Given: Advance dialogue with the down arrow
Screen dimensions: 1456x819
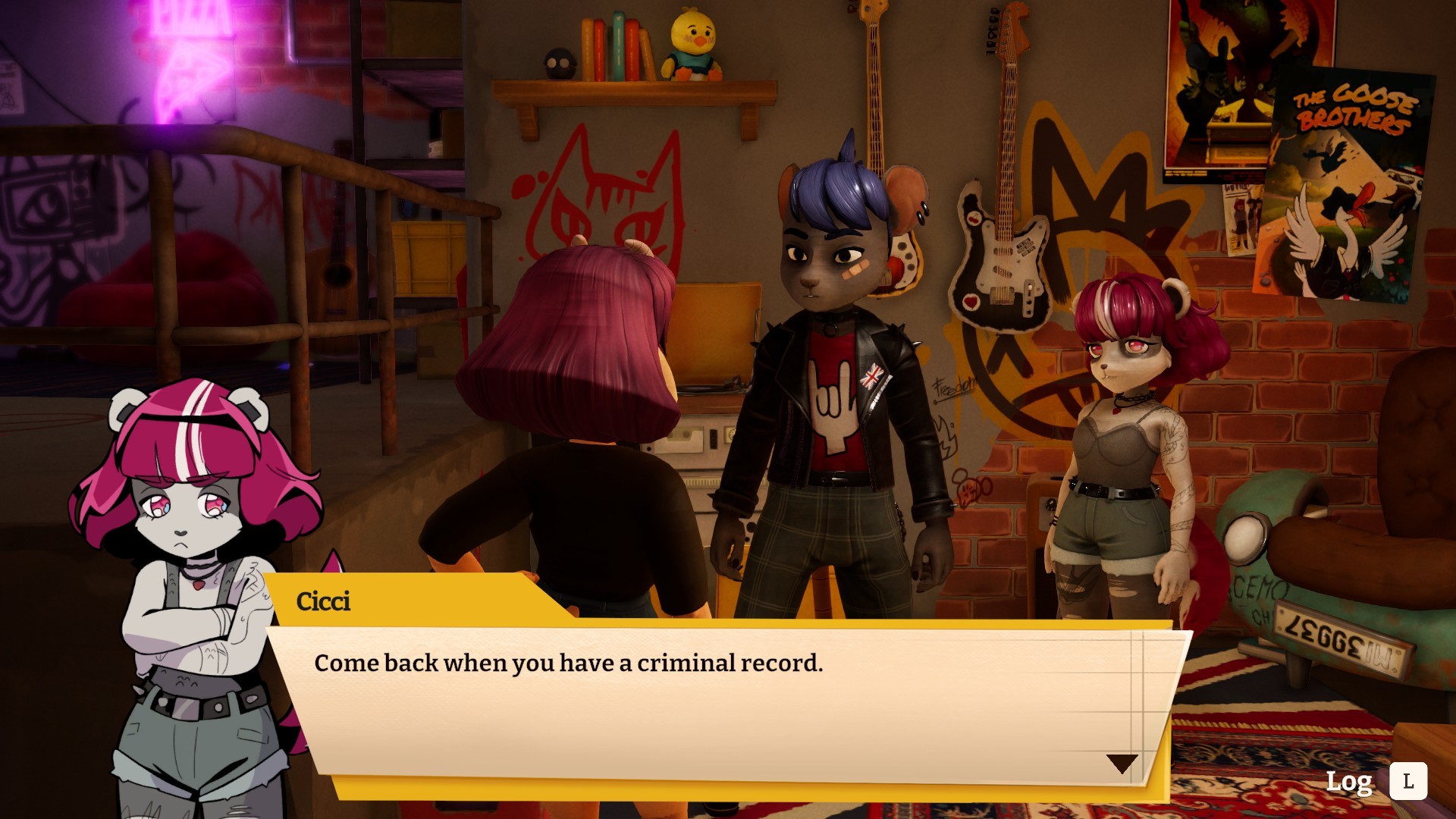Looking at the screenshot, I should (1122, 763).
